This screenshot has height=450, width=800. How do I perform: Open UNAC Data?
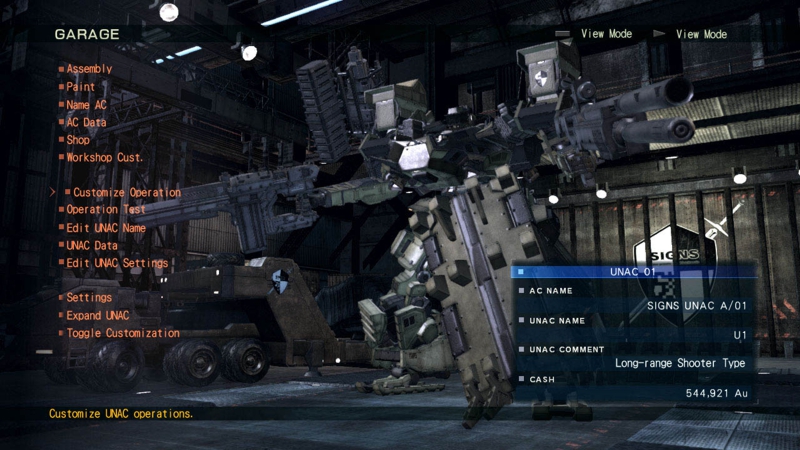coord(92,245)
